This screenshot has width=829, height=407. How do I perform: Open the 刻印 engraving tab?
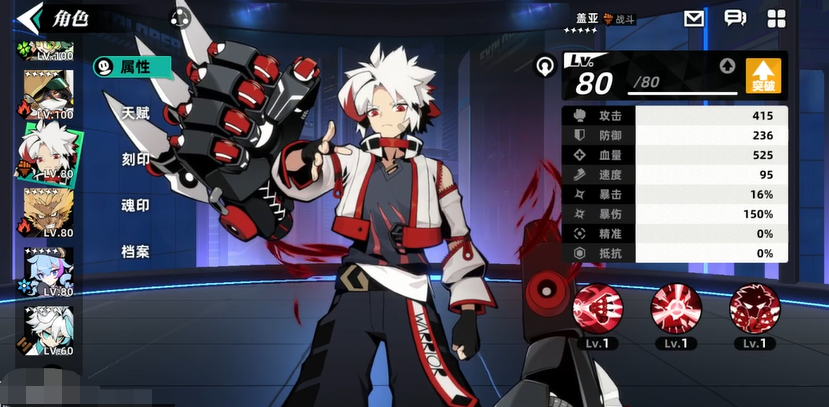(135, 159)
